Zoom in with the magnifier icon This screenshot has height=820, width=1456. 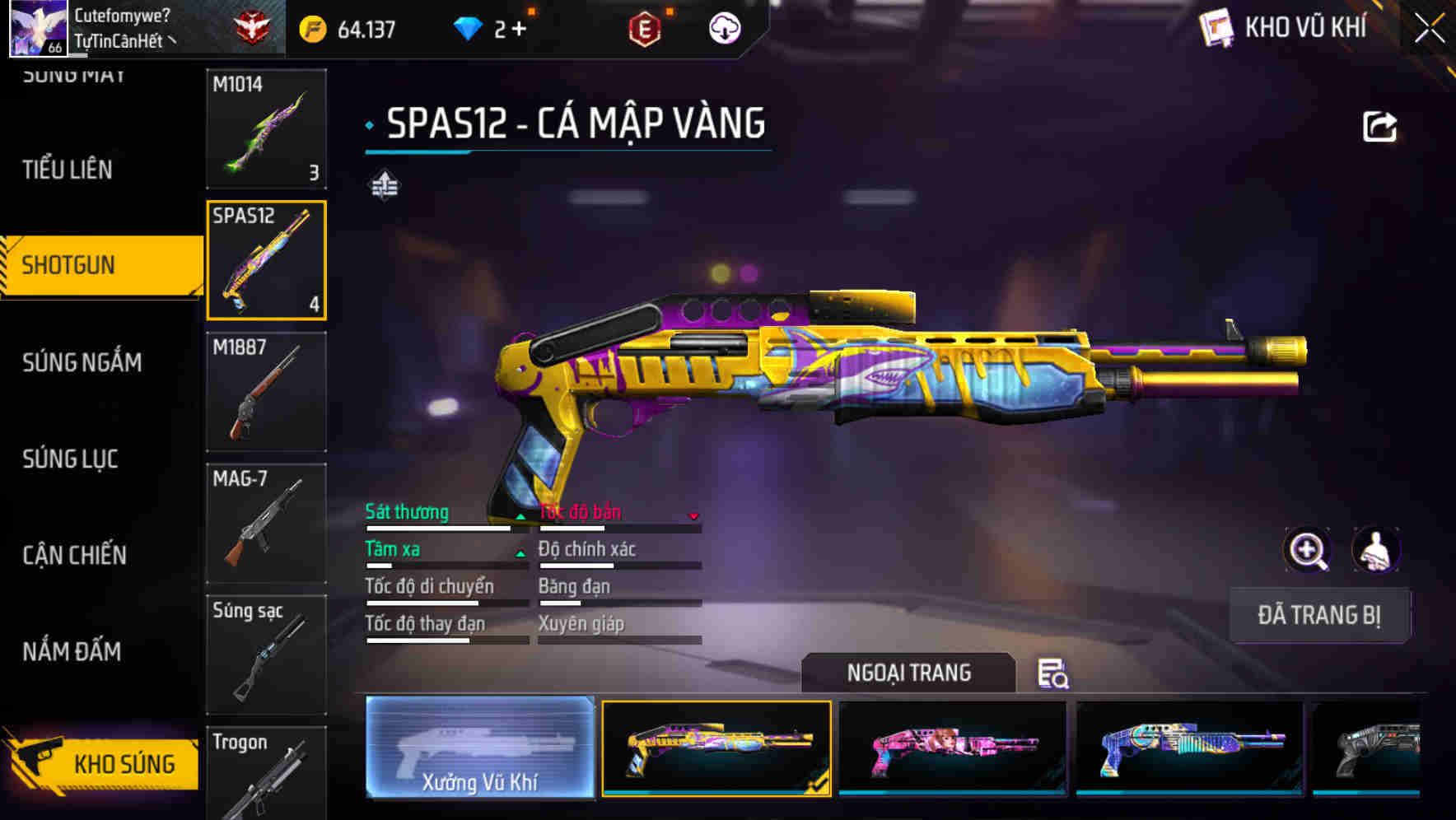(x=1307, y=550)
